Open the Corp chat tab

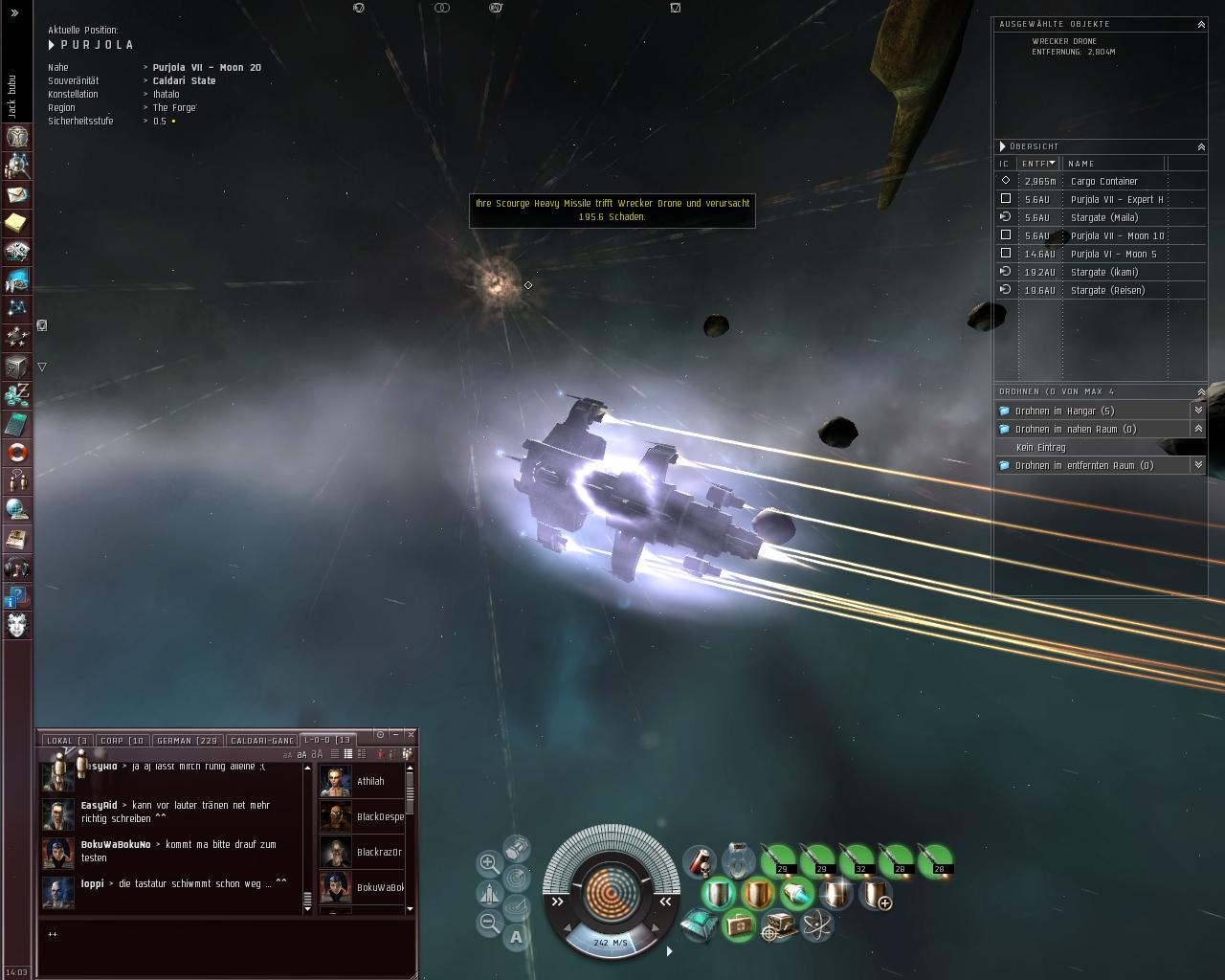pyautogui.click(x=122, y=741)
